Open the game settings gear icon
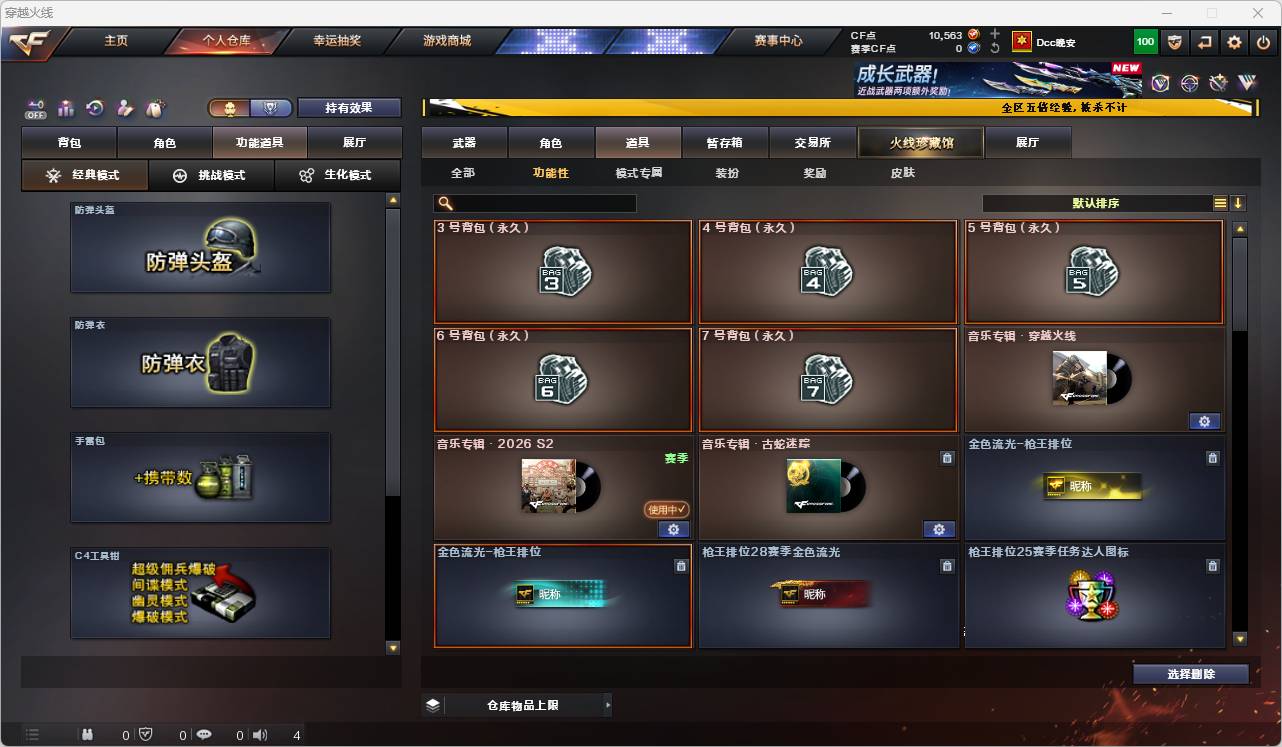Viewport: 1282px width, 747px height. point(1233,41)
